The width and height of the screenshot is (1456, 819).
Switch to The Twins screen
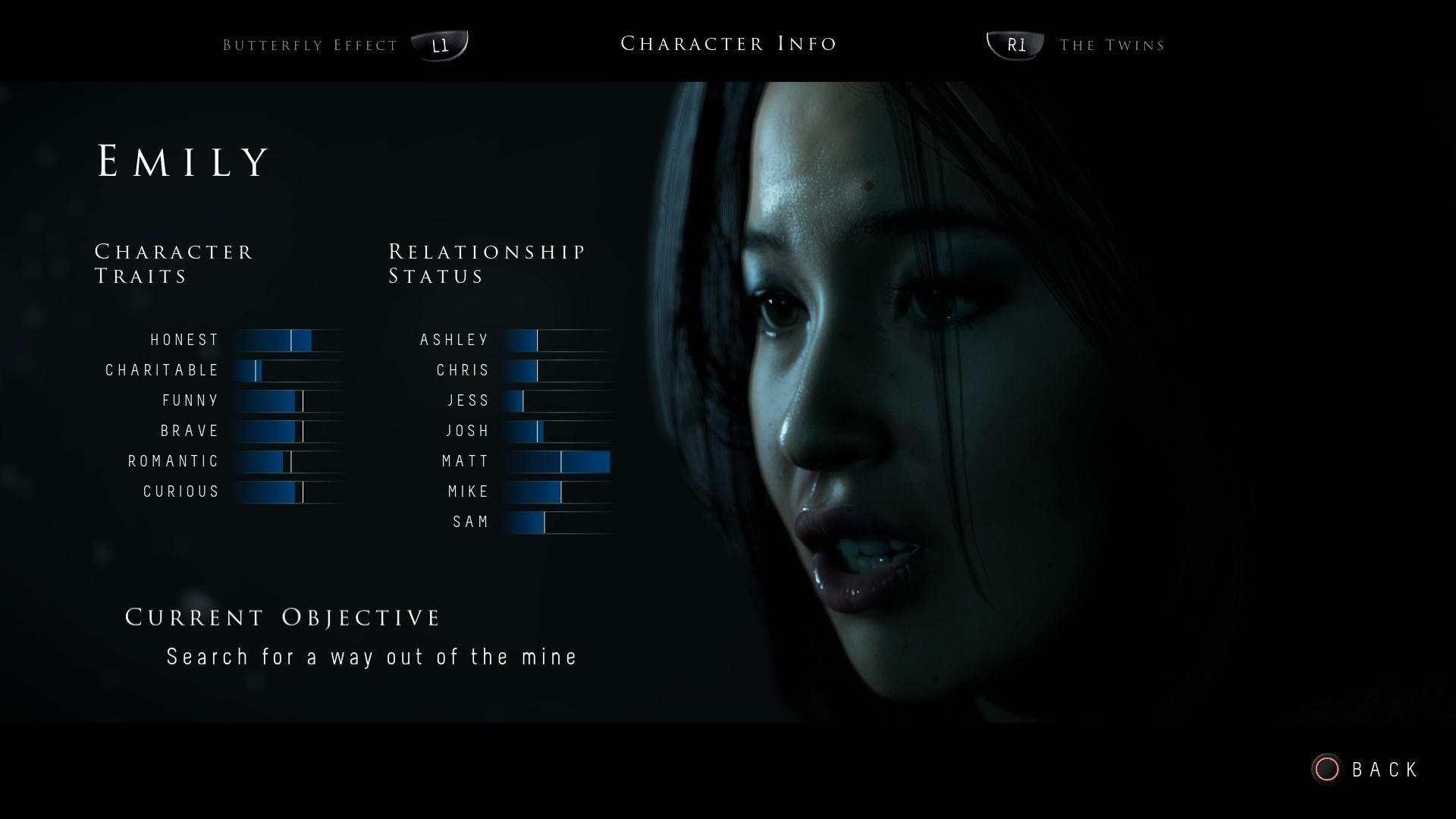pos(1112,45)
